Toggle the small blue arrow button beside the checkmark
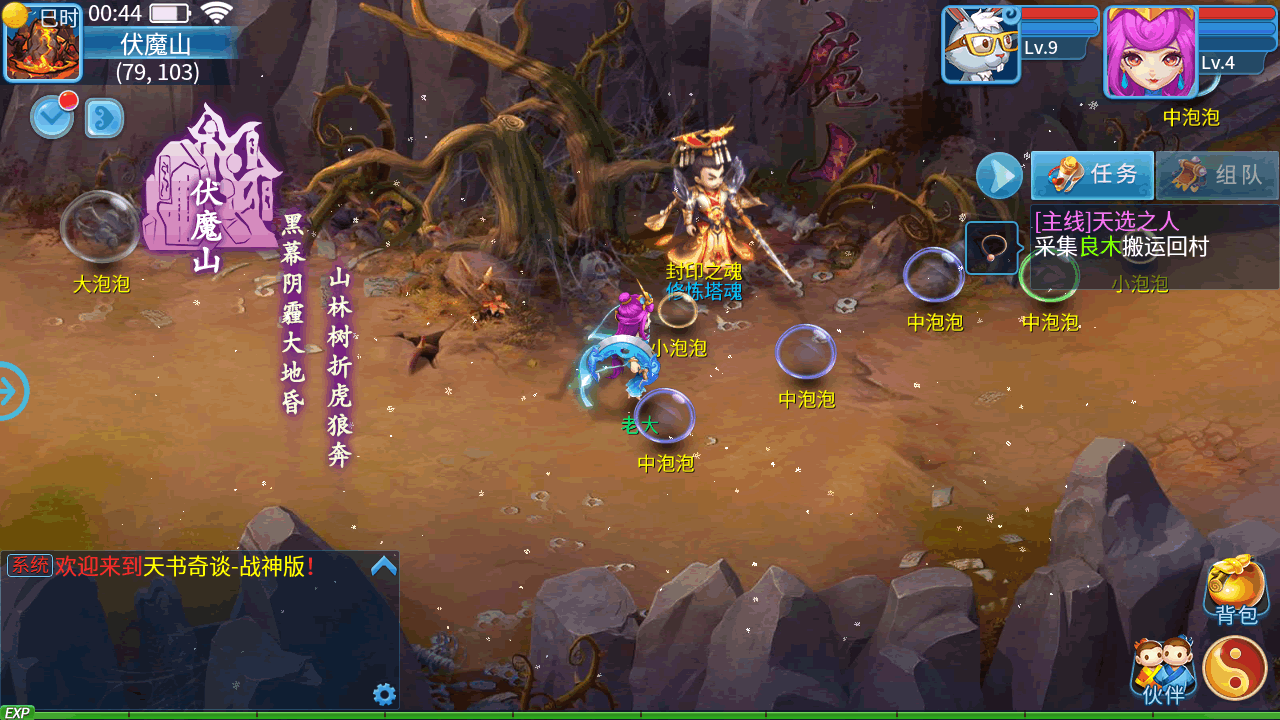 (x=104, y=118)
